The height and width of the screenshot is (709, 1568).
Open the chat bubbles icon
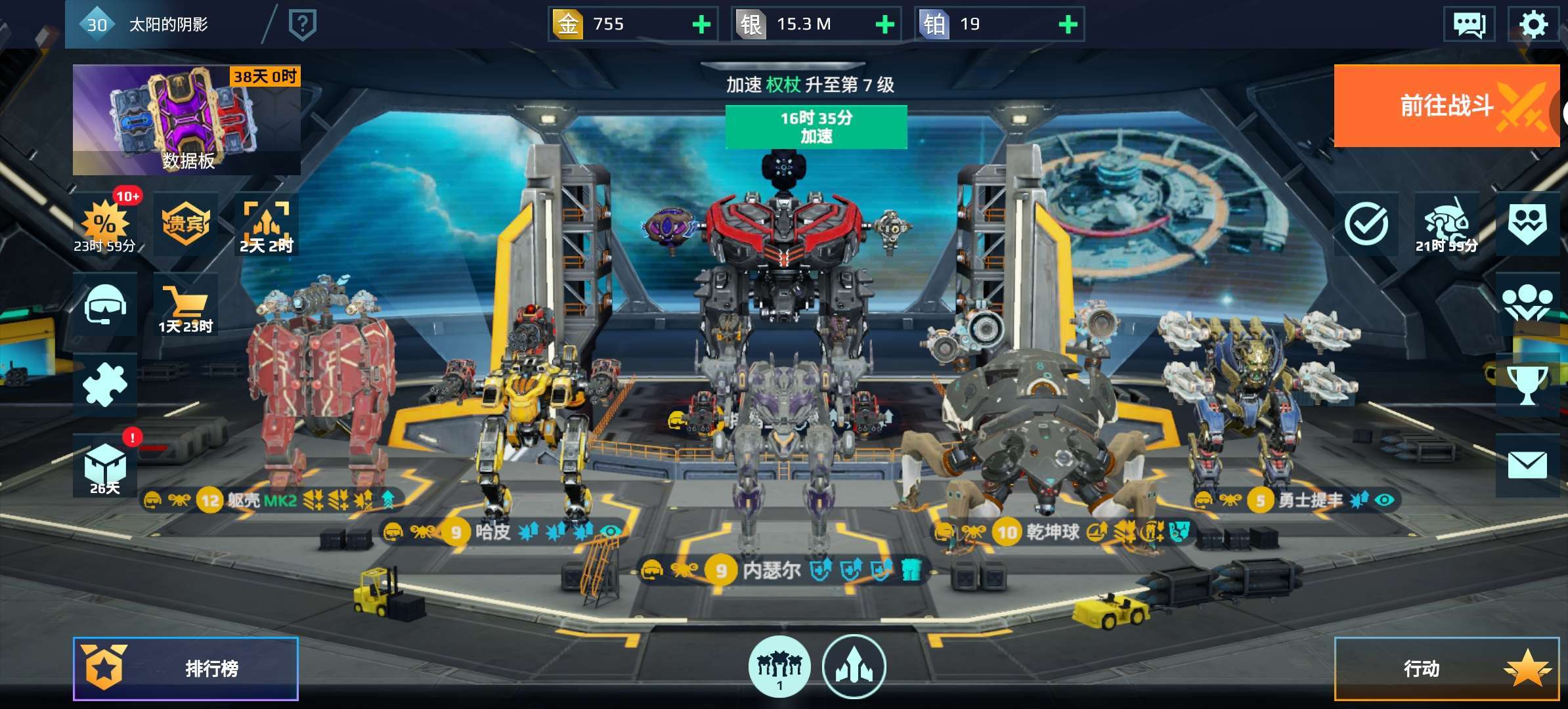[x=1469, y=25]
